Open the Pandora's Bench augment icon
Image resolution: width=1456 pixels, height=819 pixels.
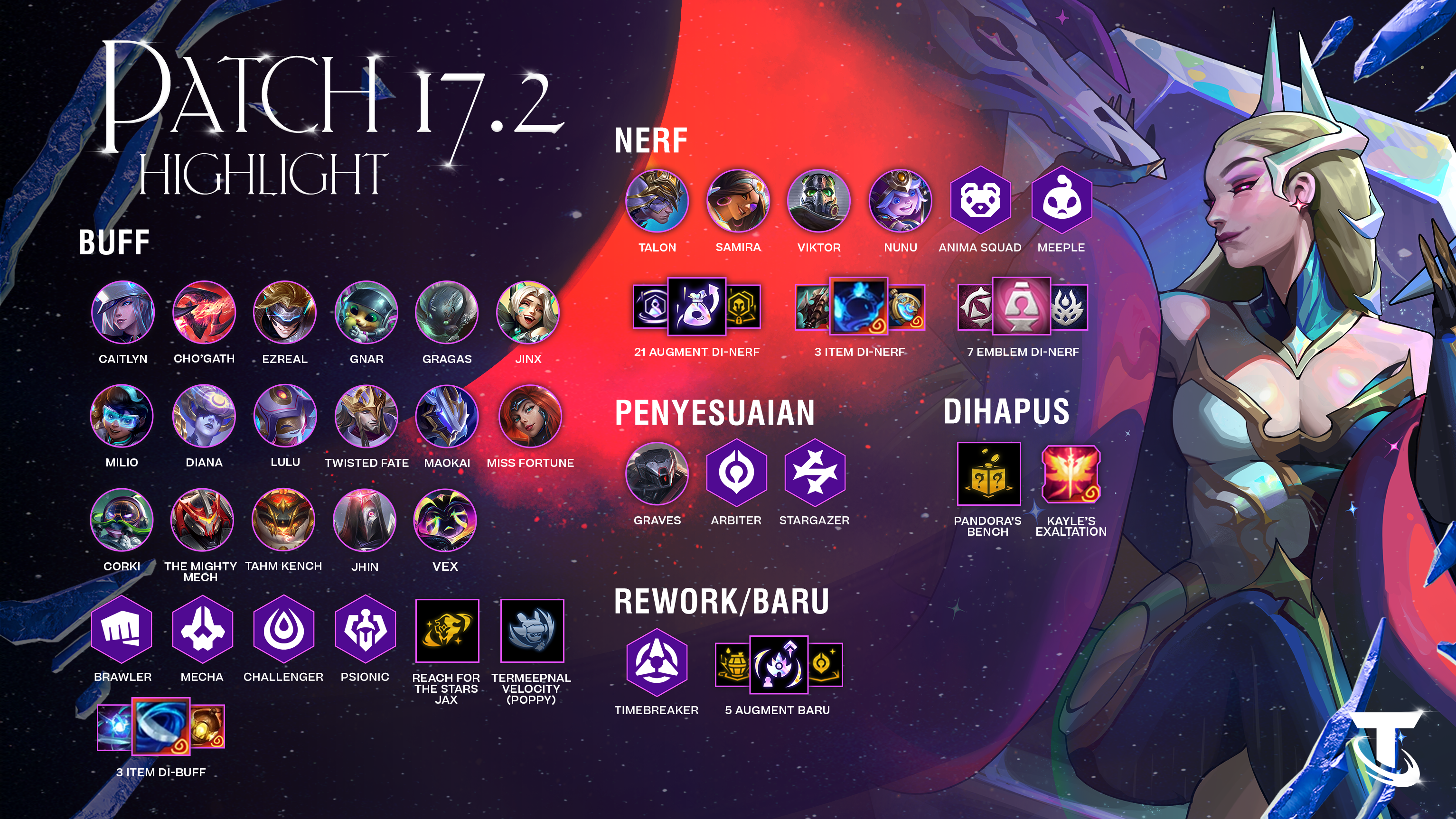click(988, 474)
